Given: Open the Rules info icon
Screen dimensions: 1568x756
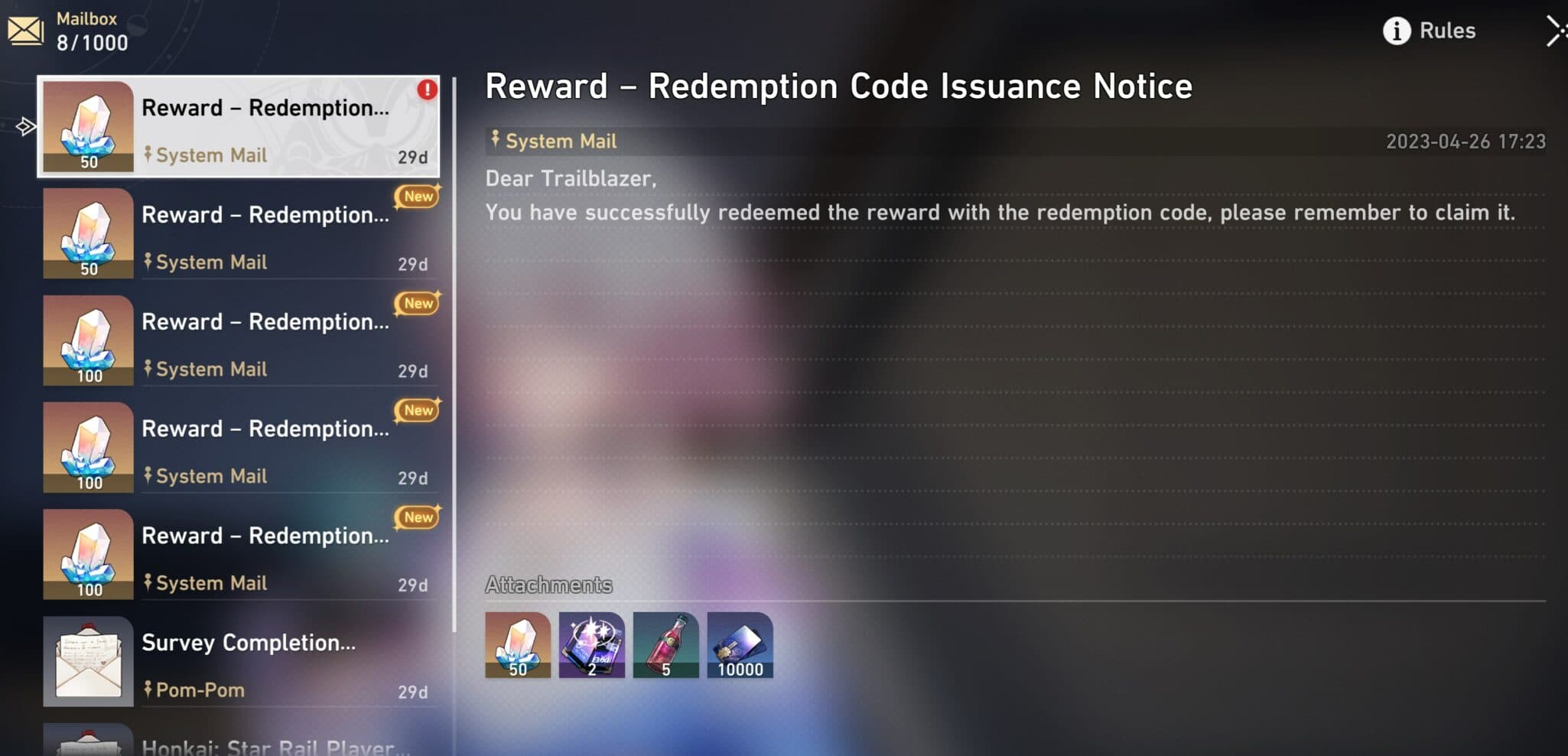Looking at the screenshot, I should (1397, 31).
